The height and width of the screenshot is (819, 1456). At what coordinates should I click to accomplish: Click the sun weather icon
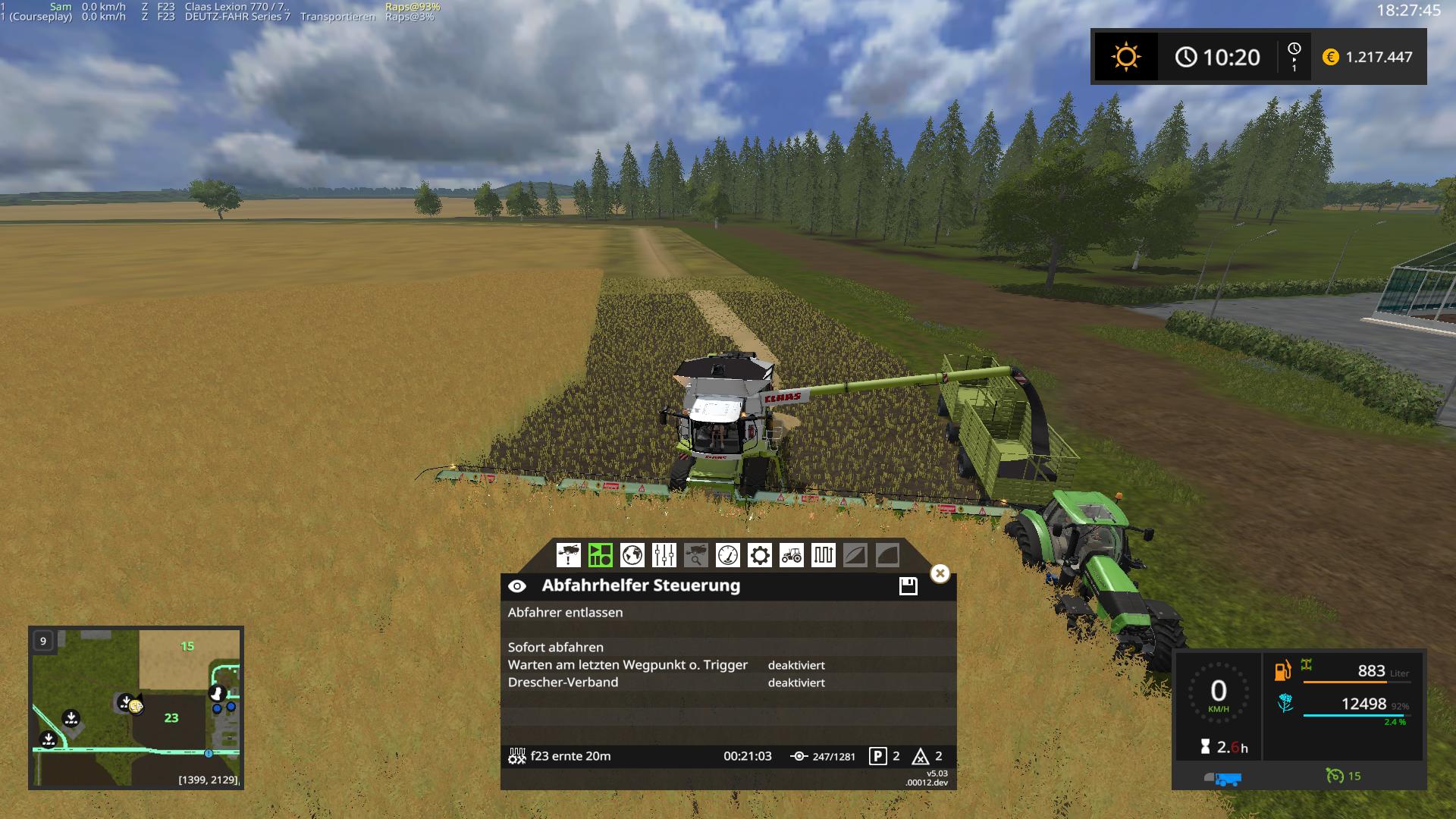coord(1125,57)
